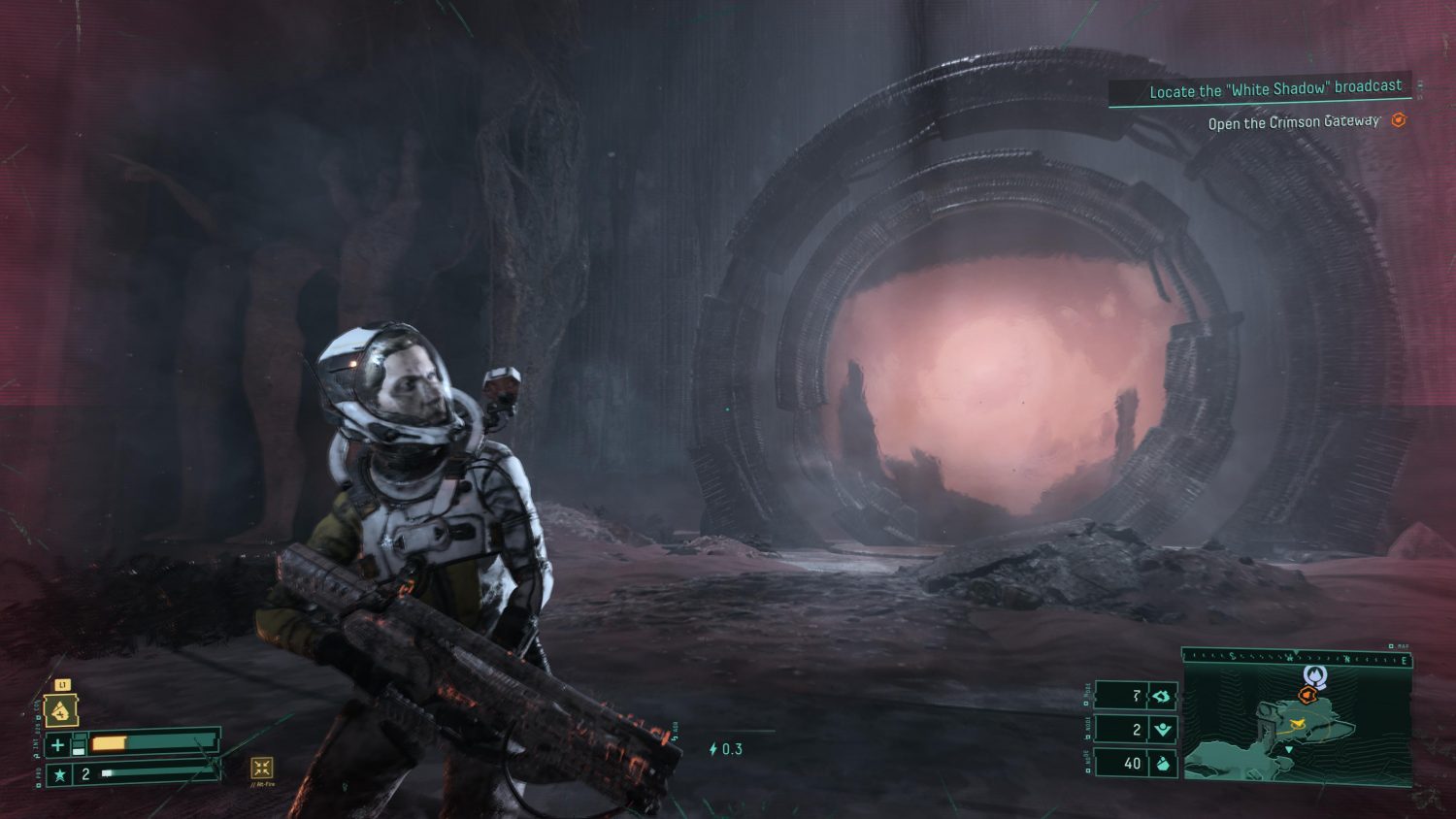
Task: Select the "White Shadow" broadcast objective
Action: [x=1274, y=89]
